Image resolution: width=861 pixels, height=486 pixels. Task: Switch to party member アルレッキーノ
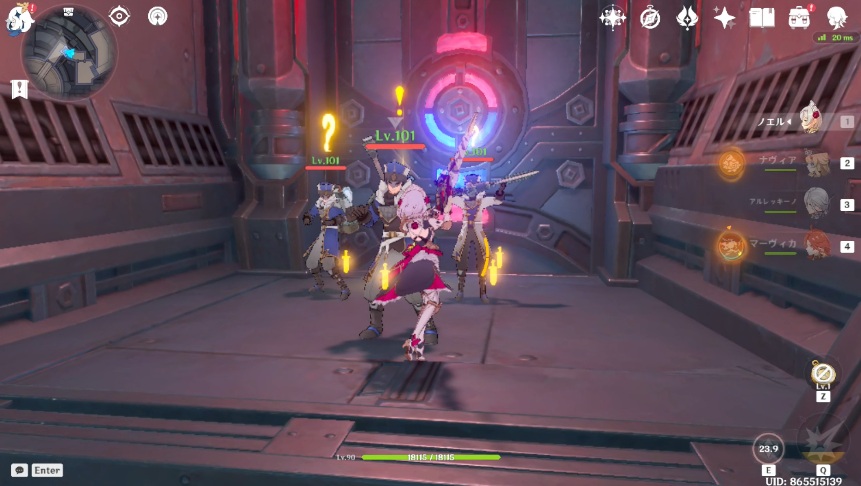817,203
